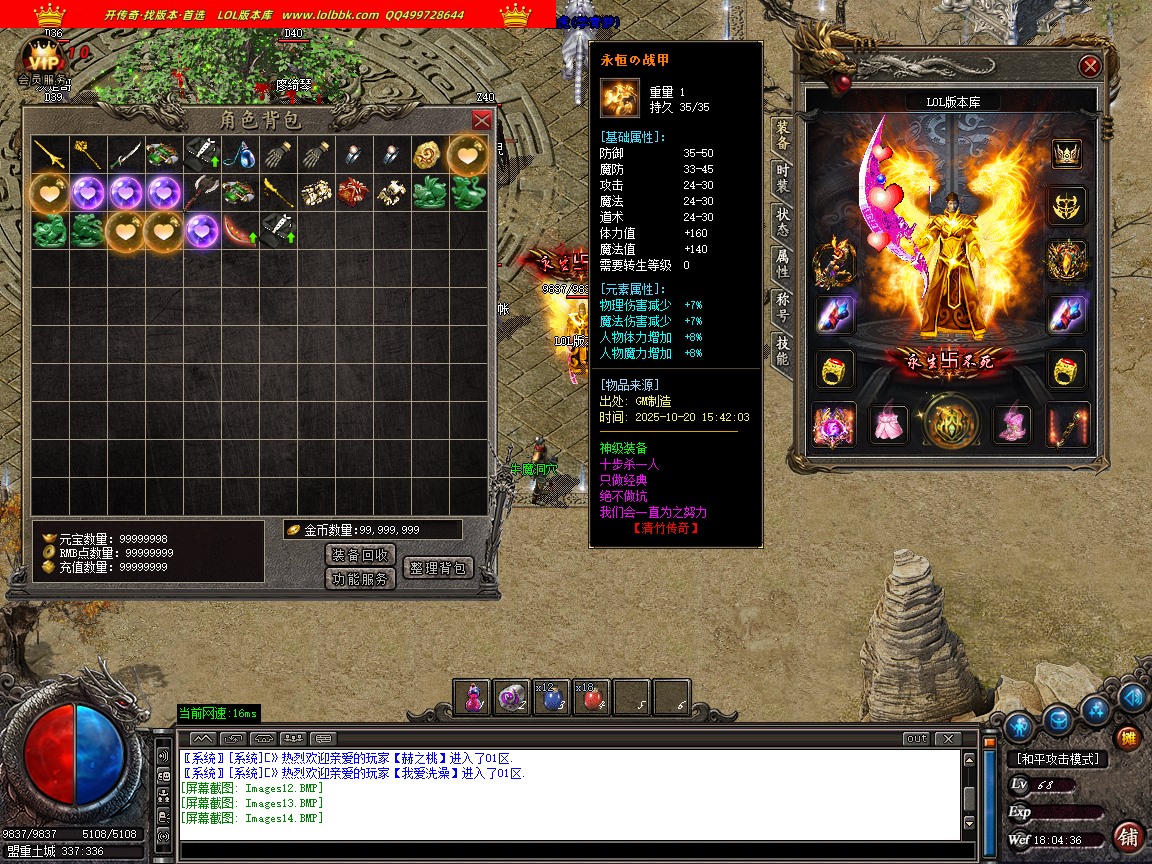
Task: Select the pink dress equipment slot
Action: [x=888, y=425]
